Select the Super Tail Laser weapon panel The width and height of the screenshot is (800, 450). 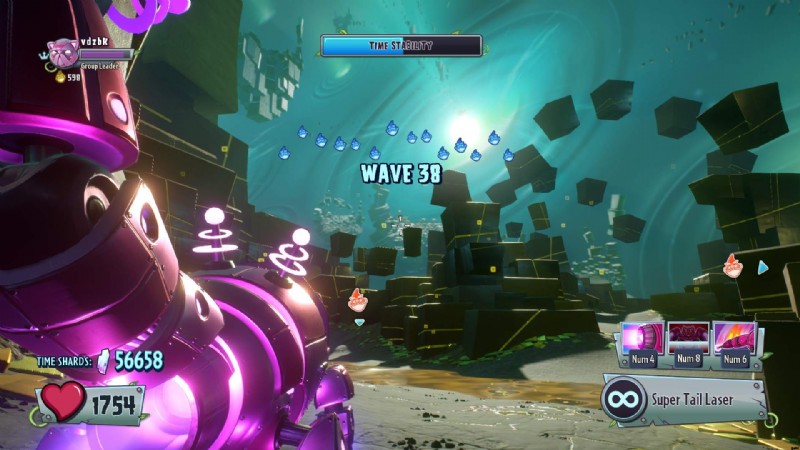click(684, 400)
